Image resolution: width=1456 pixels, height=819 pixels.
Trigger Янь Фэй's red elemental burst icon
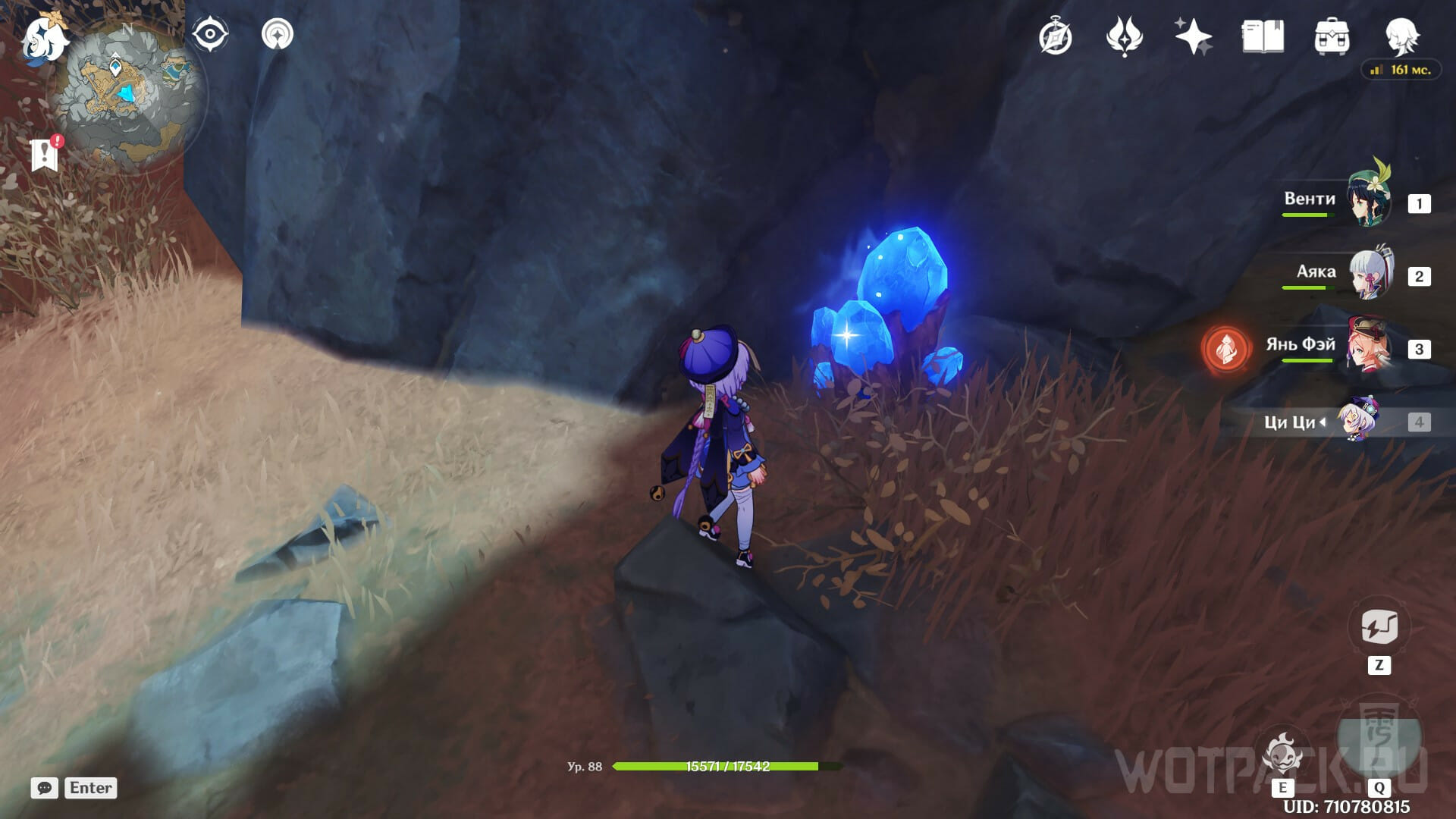pyautogui.click(x=1225, y=349)
